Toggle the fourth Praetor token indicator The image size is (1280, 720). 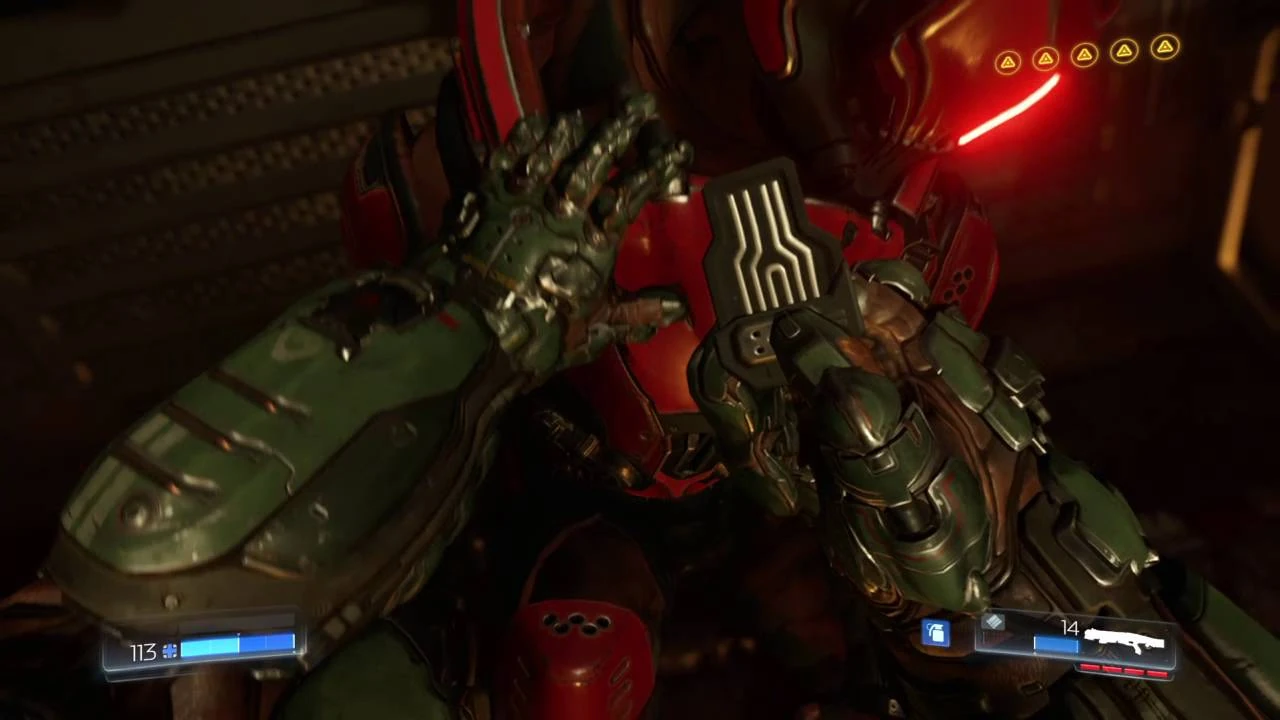(1124, 50)
